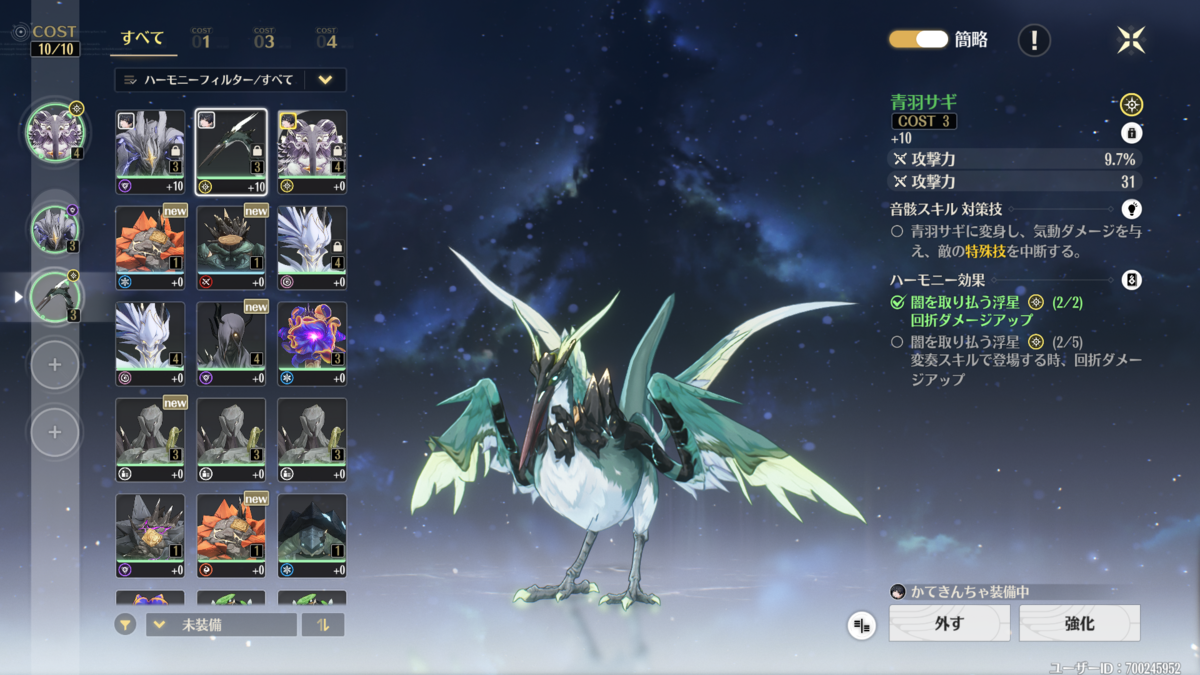Select the cost 4 equipped echo slot
Viewport: 1200px width, 675px height.
55,132
